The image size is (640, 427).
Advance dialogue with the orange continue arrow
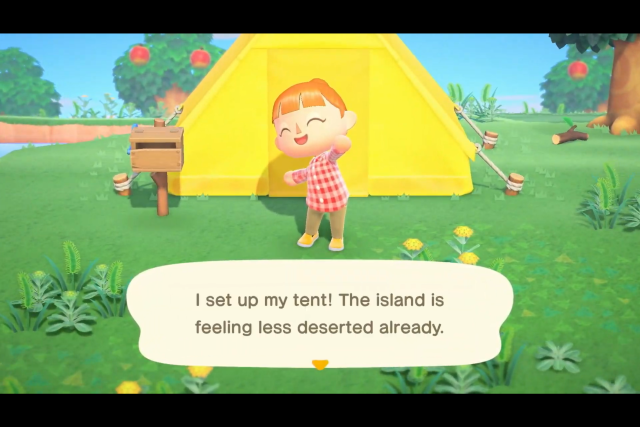[320, 365]
